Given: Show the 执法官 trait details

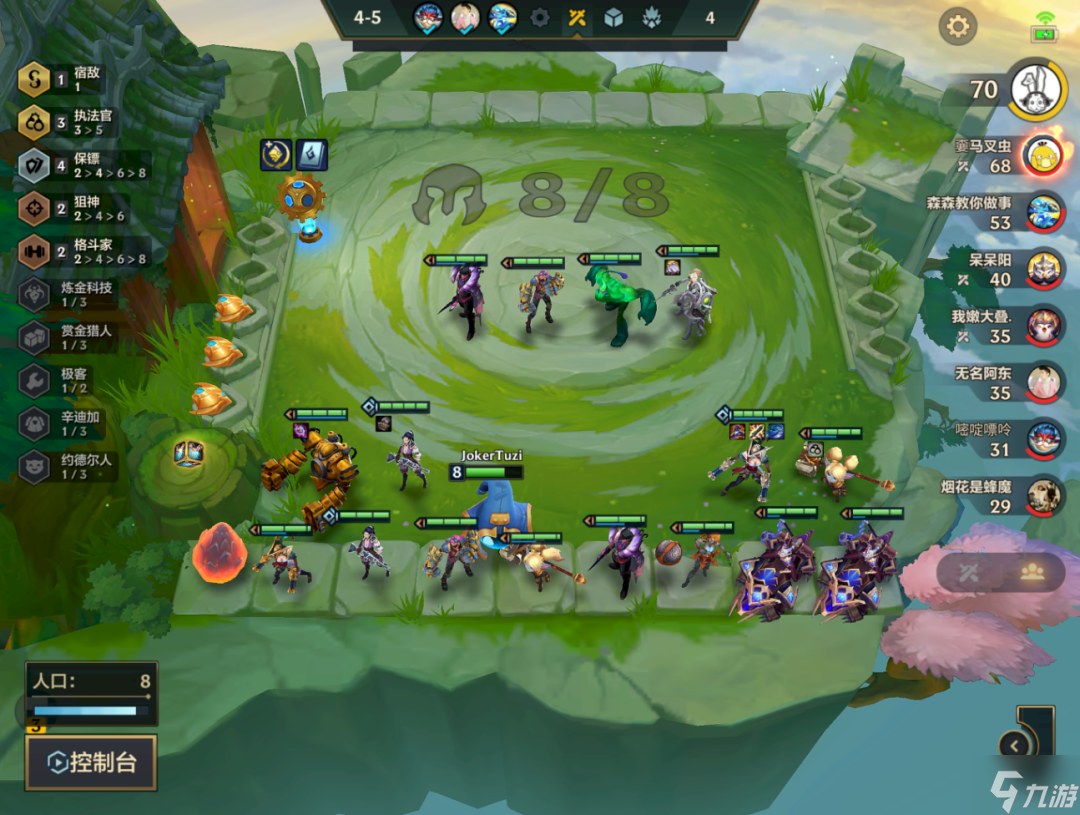Looking at the screenshot, I should click(34, 122).
